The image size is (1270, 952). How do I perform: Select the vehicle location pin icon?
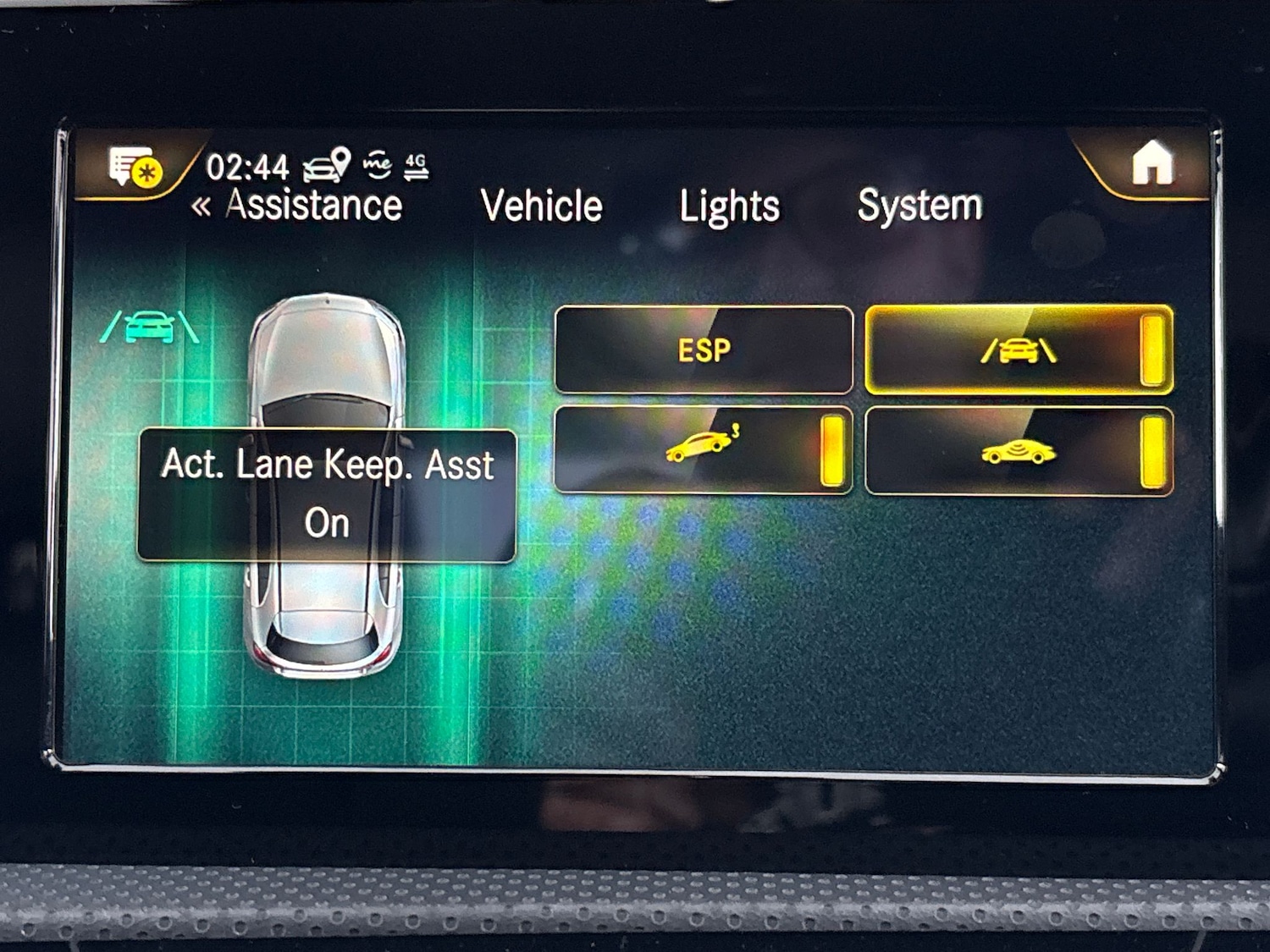[x=340, y=159]
